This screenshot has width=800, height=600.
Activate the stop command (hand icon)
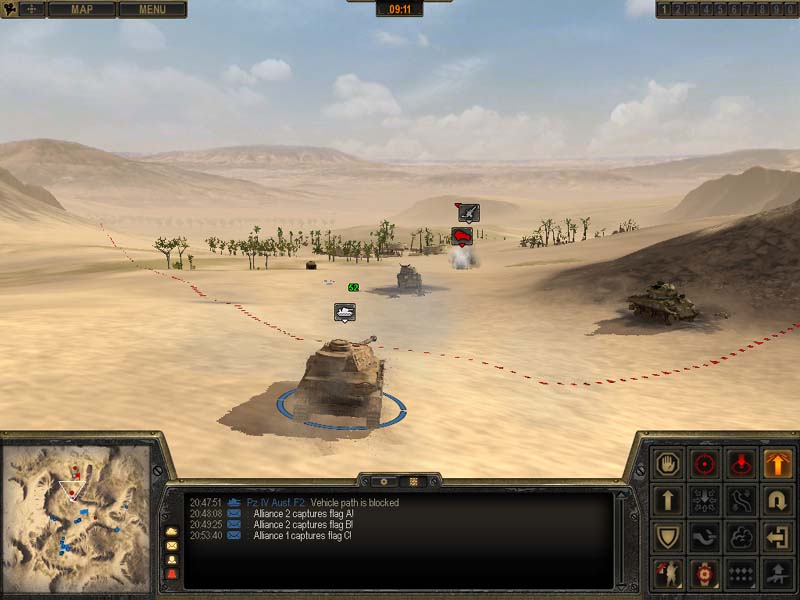[x=667, y=463]
